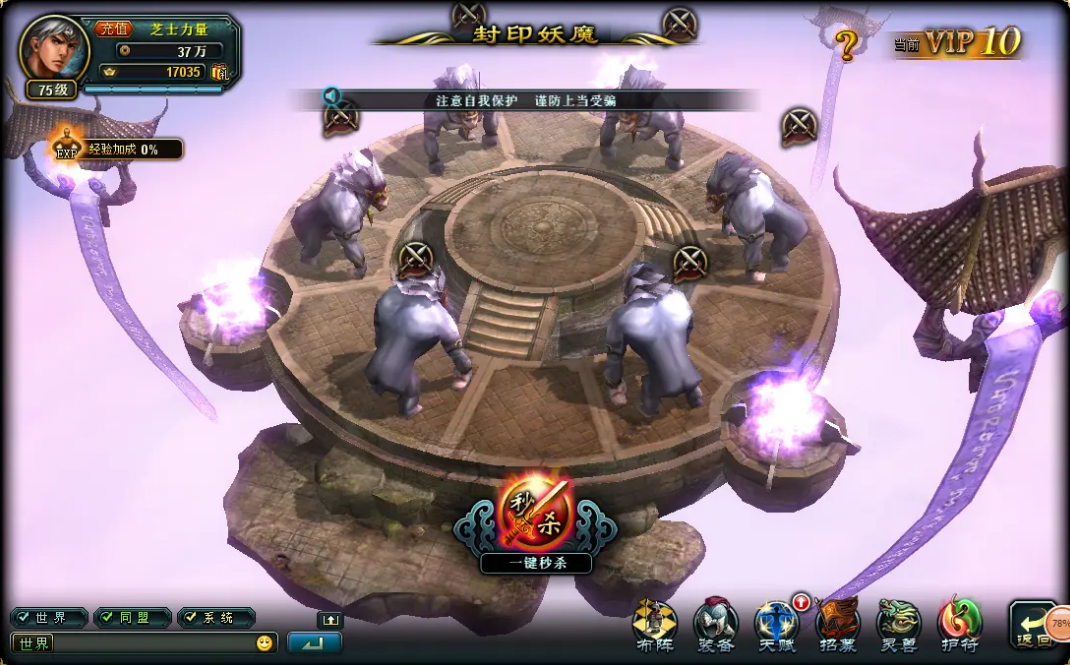The height and width of the screenshot is (665, 1070).
Task: Open the smiley emoji picker
Action: pyautogui.click(x=264, y=643)
